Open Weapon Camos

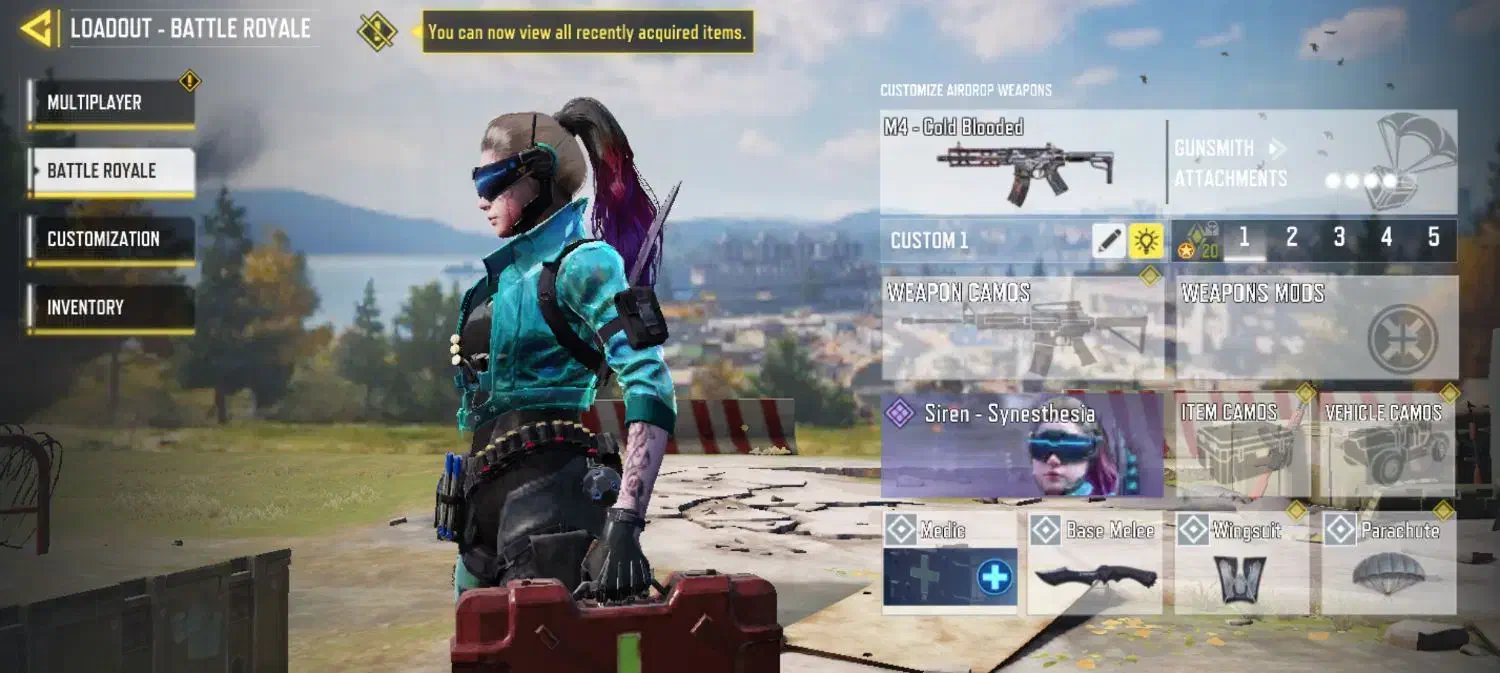(x=1022, y=328)
